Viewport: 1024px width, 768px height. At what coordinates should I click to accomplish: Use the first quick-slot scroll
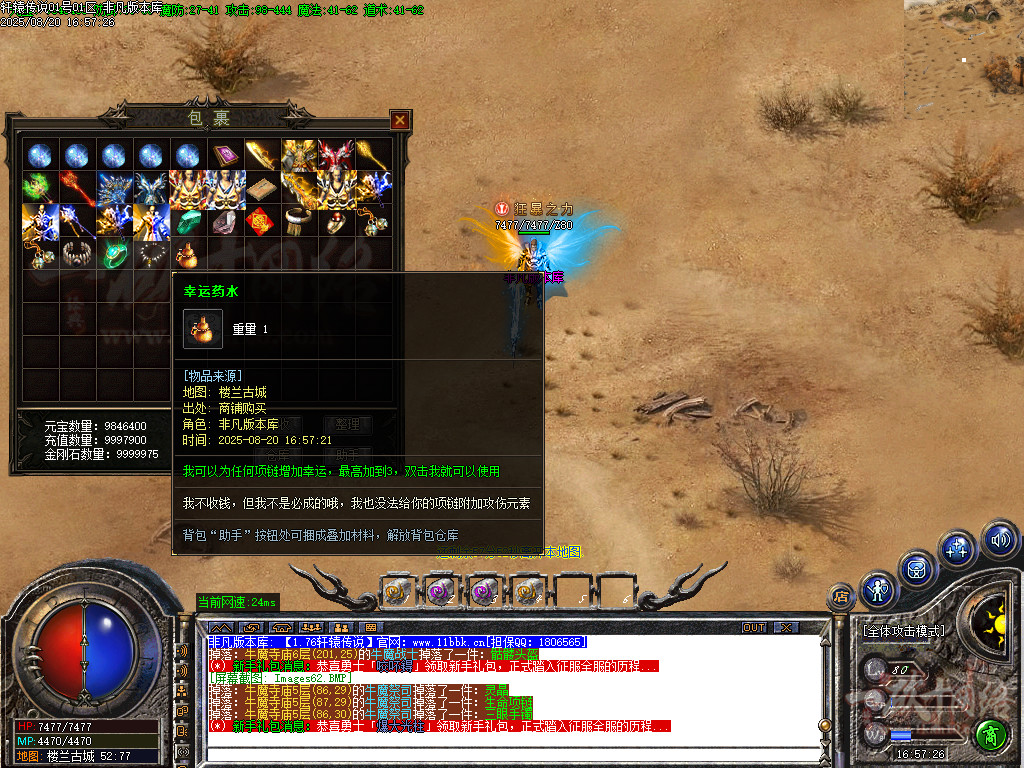click(398, 591)
